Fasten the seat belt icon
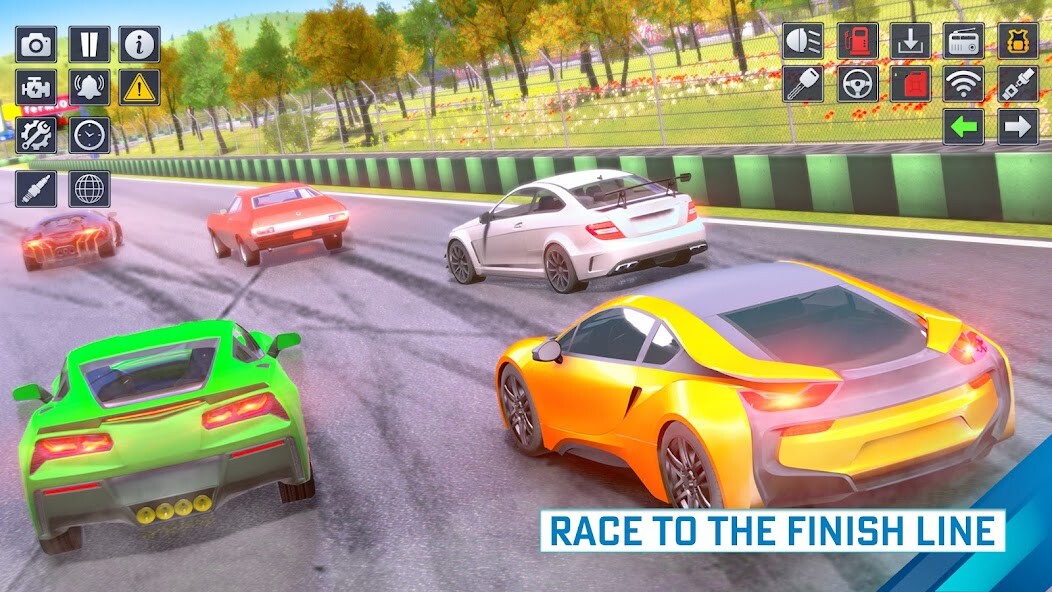 pos(1018,84)
